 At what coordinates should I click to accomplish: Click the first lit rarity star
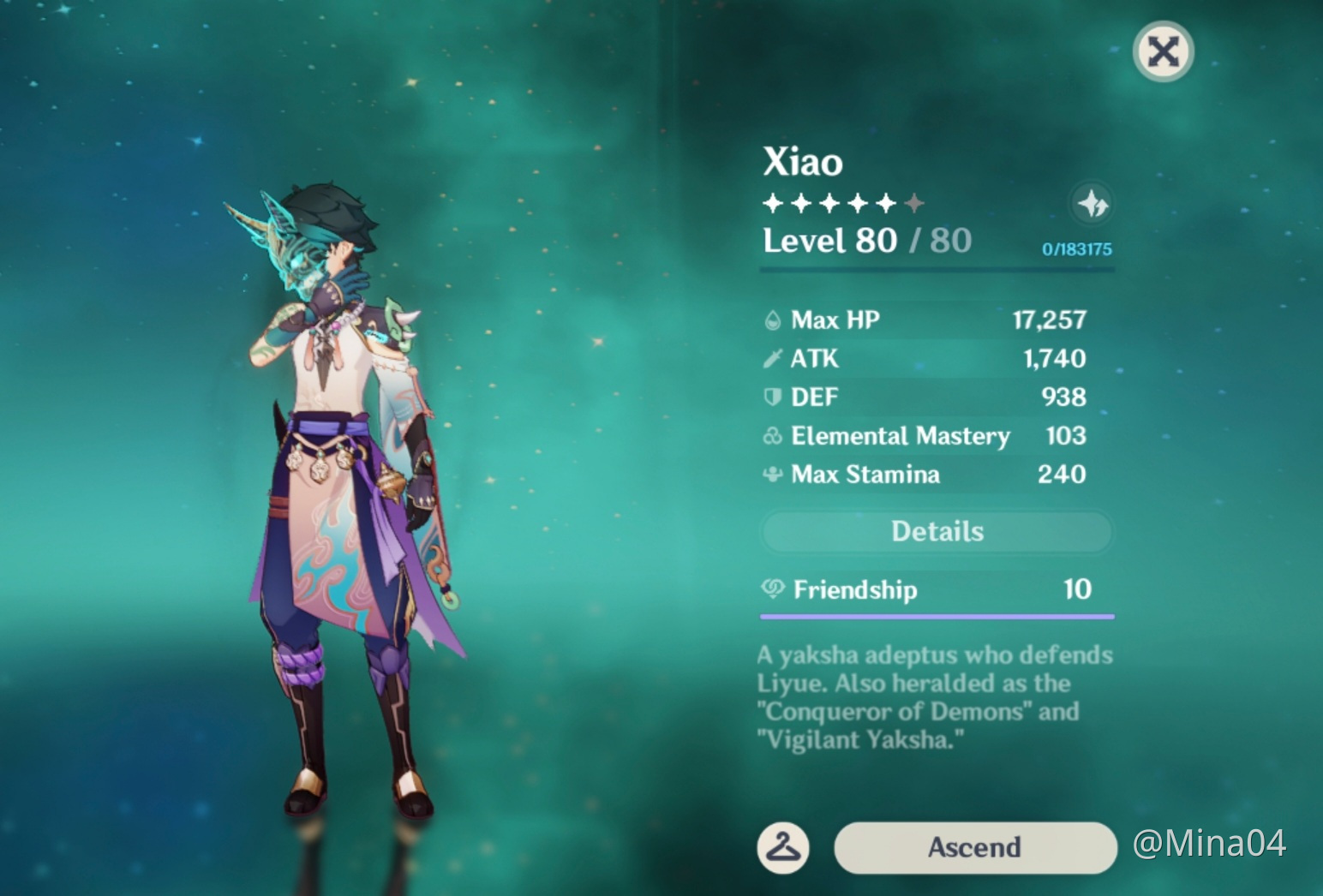click(x=773, y=202)
